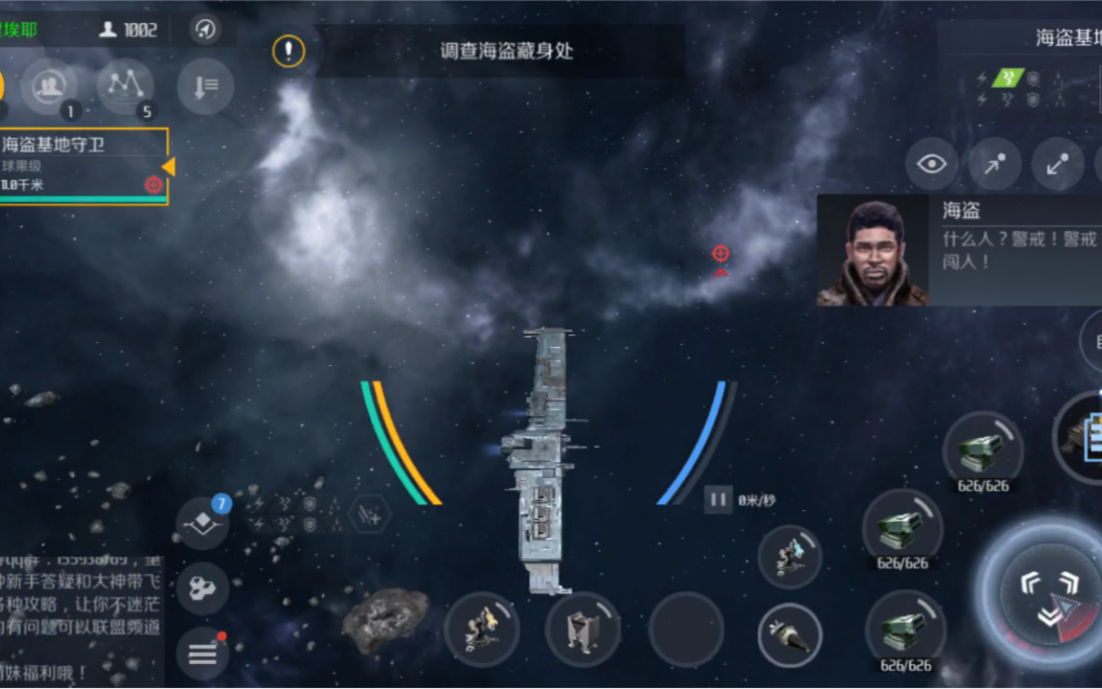1102x689 pixels.
Task: Toggle the eye view icon
Action: coord(931,164)
